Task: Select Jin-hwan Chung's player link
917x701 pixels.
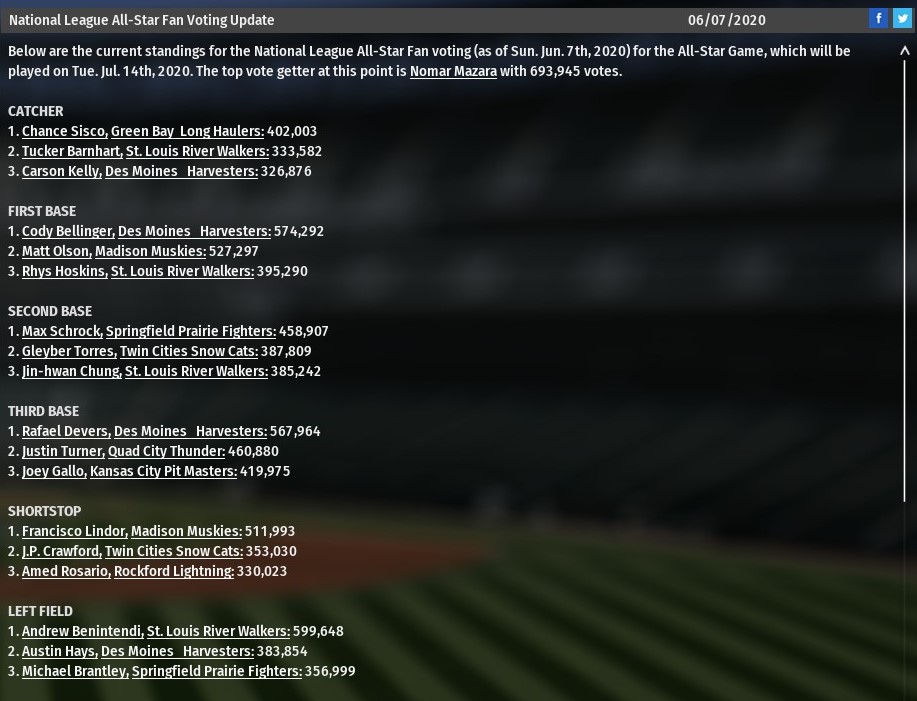Action: 71,371
